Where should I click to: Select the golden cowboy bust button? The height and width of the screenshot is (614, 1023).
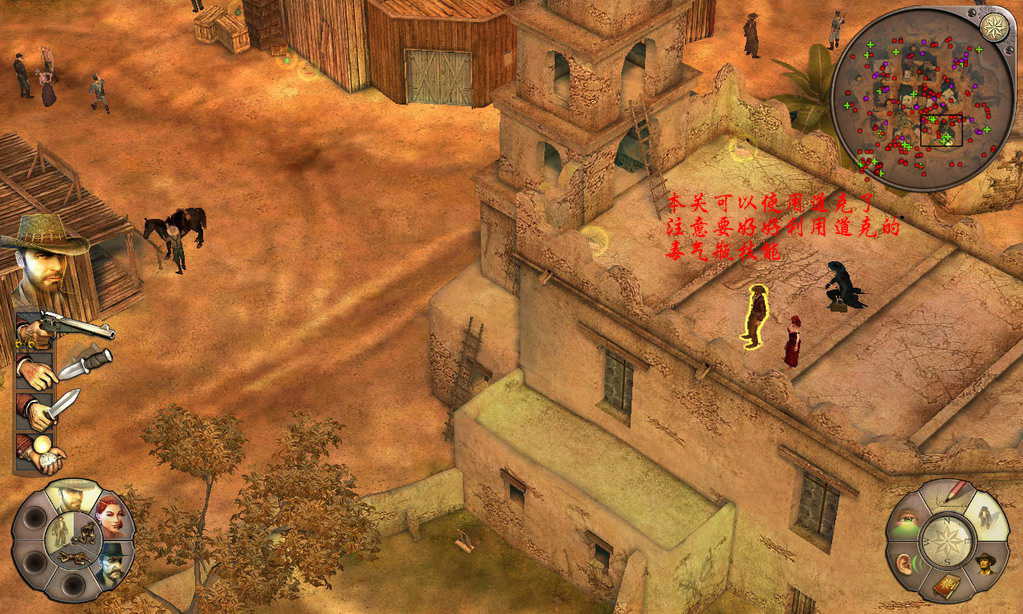pos(985,561)
